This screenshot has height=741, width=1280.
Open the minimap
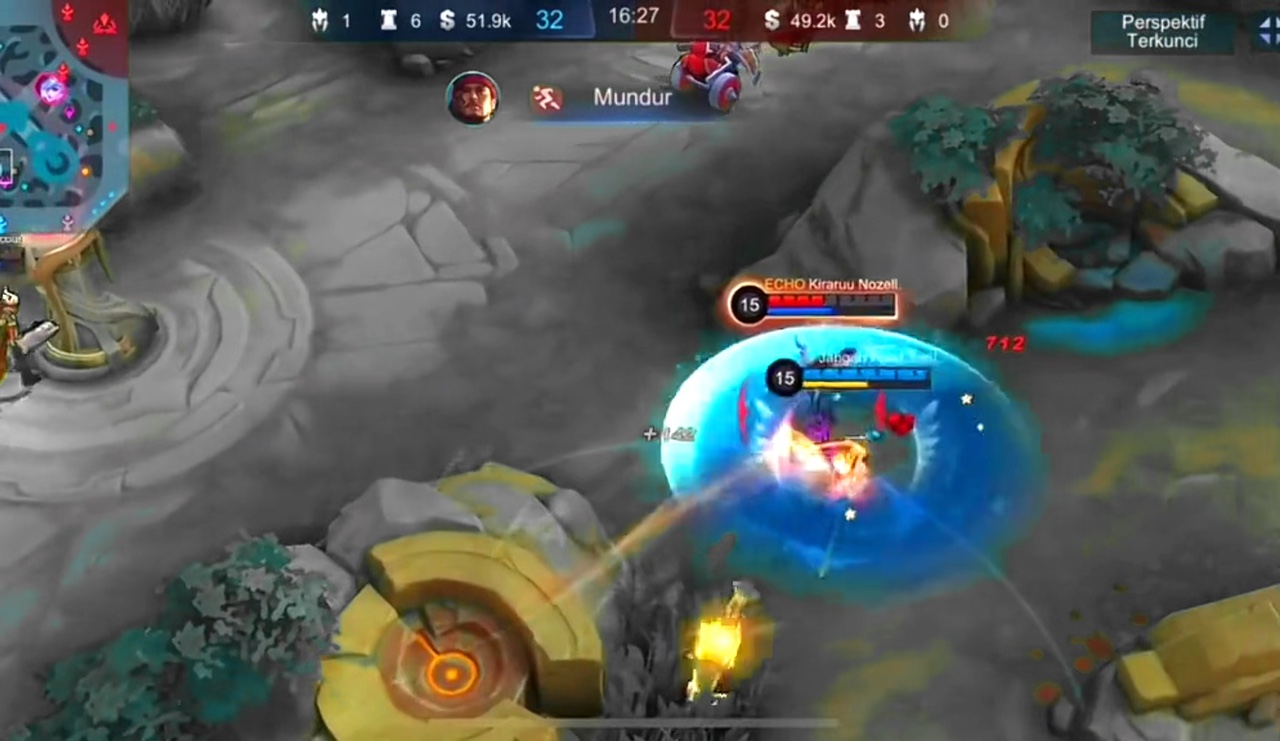(x=60, y=110)
